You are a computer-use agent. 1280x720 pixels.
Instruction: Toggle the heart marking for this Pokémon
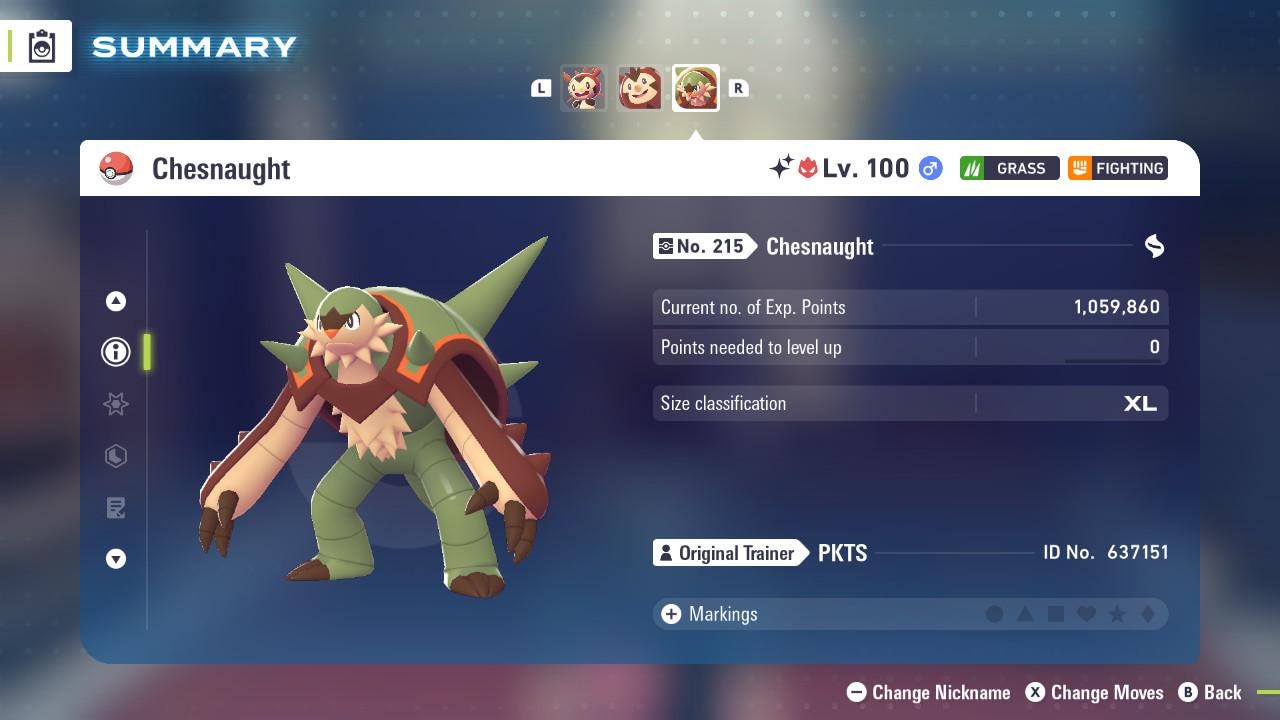(x=1086, y=614)
